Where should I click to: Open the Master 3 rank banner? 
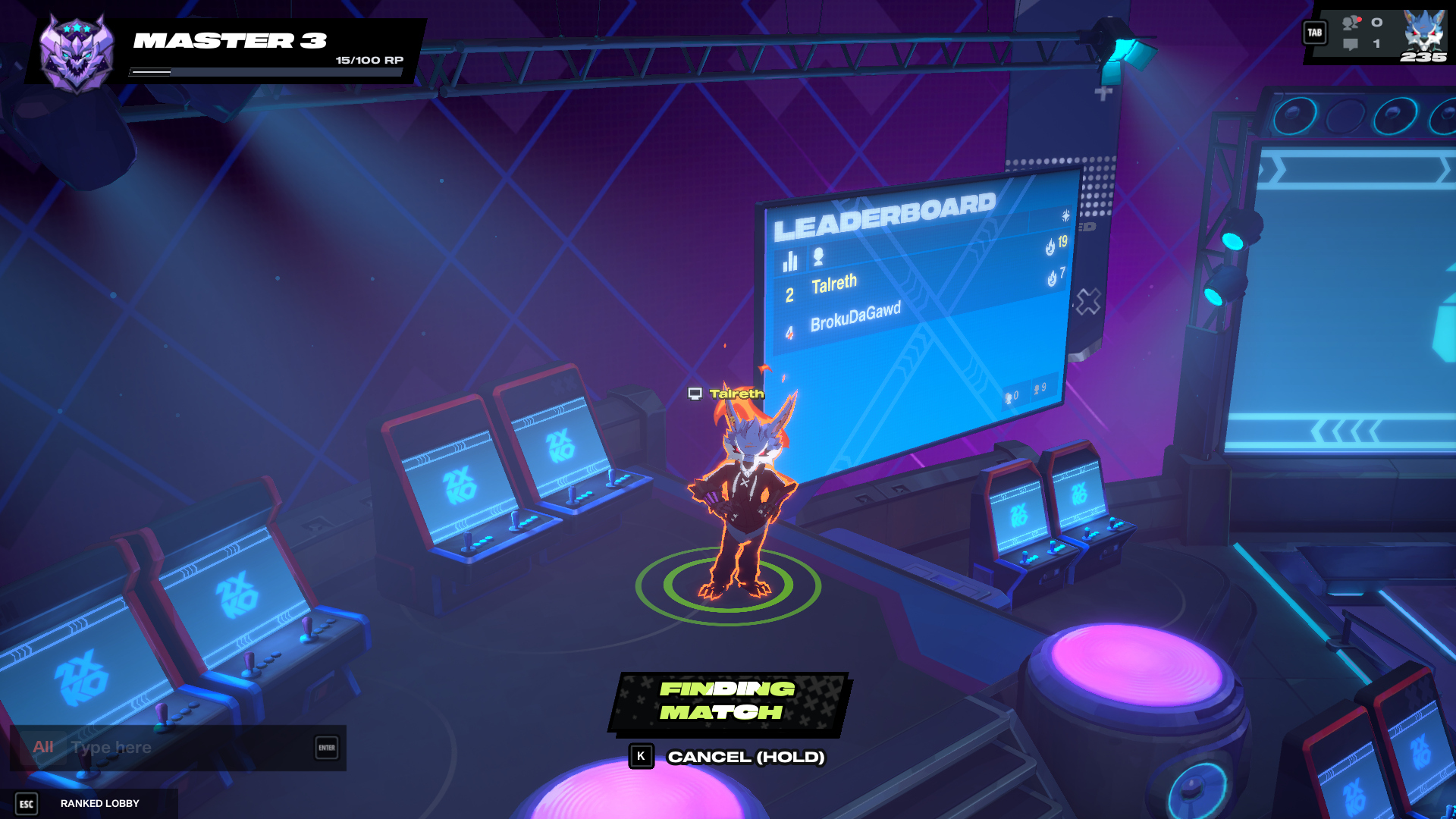click(x=227, y=50)
